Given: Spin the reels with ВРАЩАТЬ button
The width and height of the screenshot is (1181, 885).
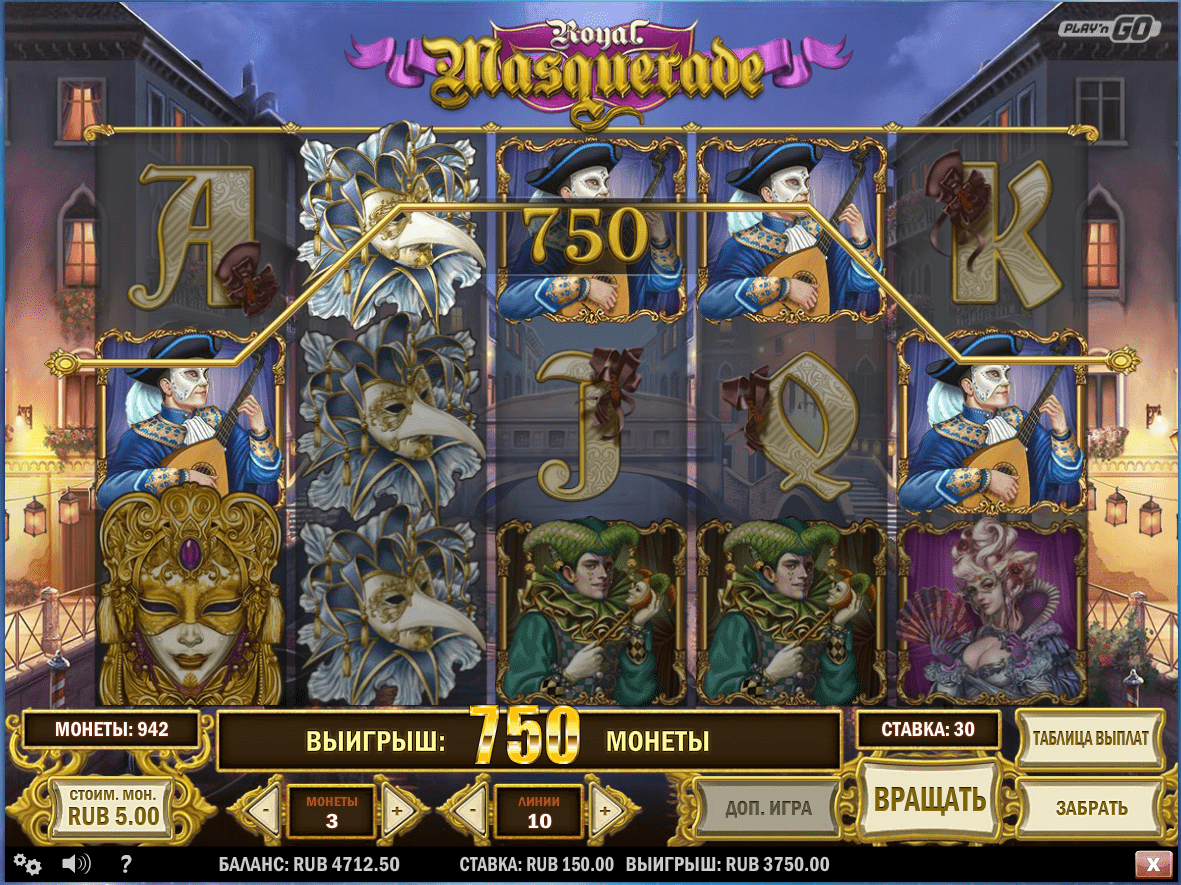Looking at the screenshot, I should [929, 799].
